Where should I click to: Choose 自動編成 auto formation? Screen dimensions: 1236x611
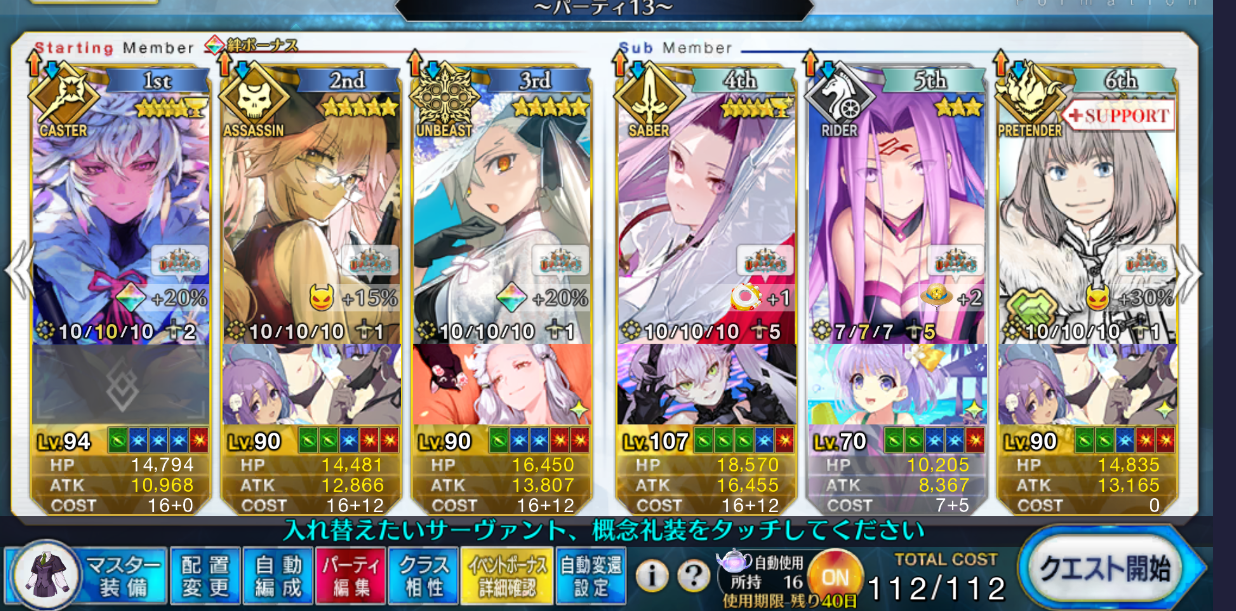277,575
